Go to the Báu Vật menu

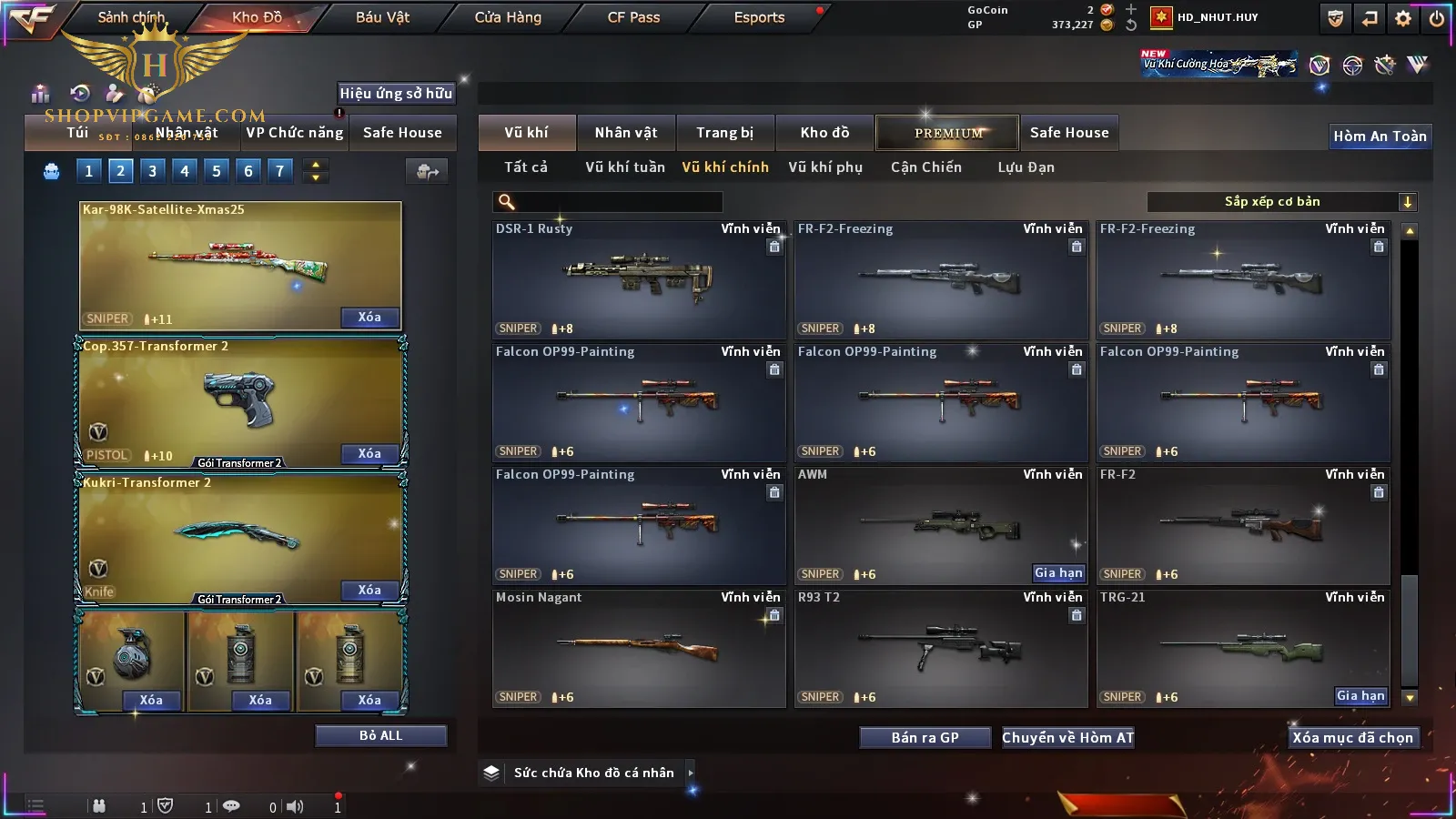382,17
